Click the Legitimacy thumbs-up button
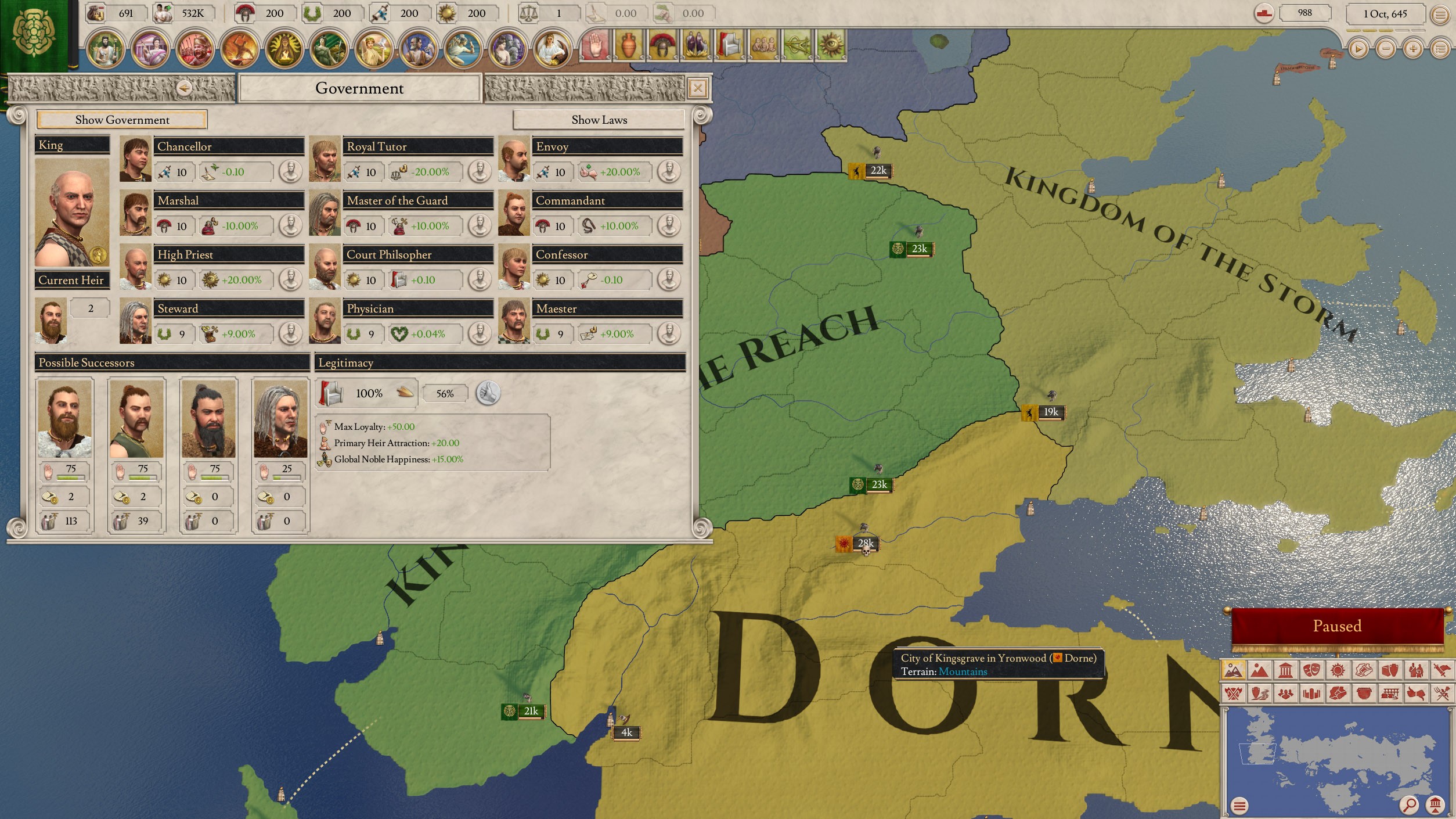The height and width of the screenshot is (819, 1456). [x=488, y=393]
